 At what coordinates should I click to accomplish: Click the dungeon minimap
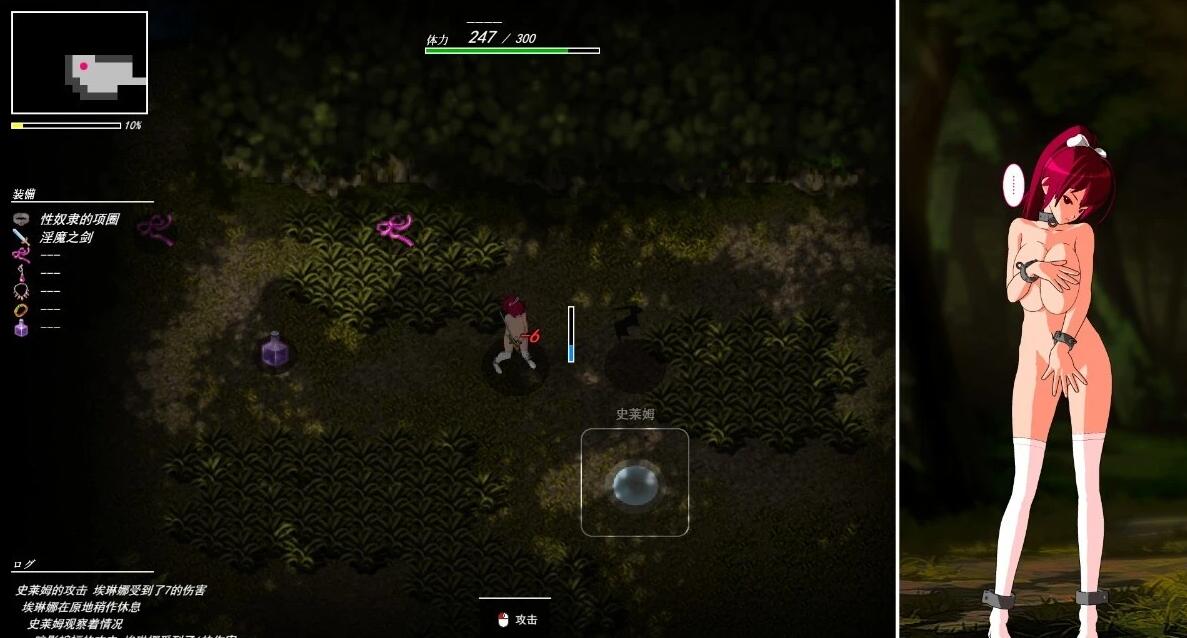coord(79,63)
